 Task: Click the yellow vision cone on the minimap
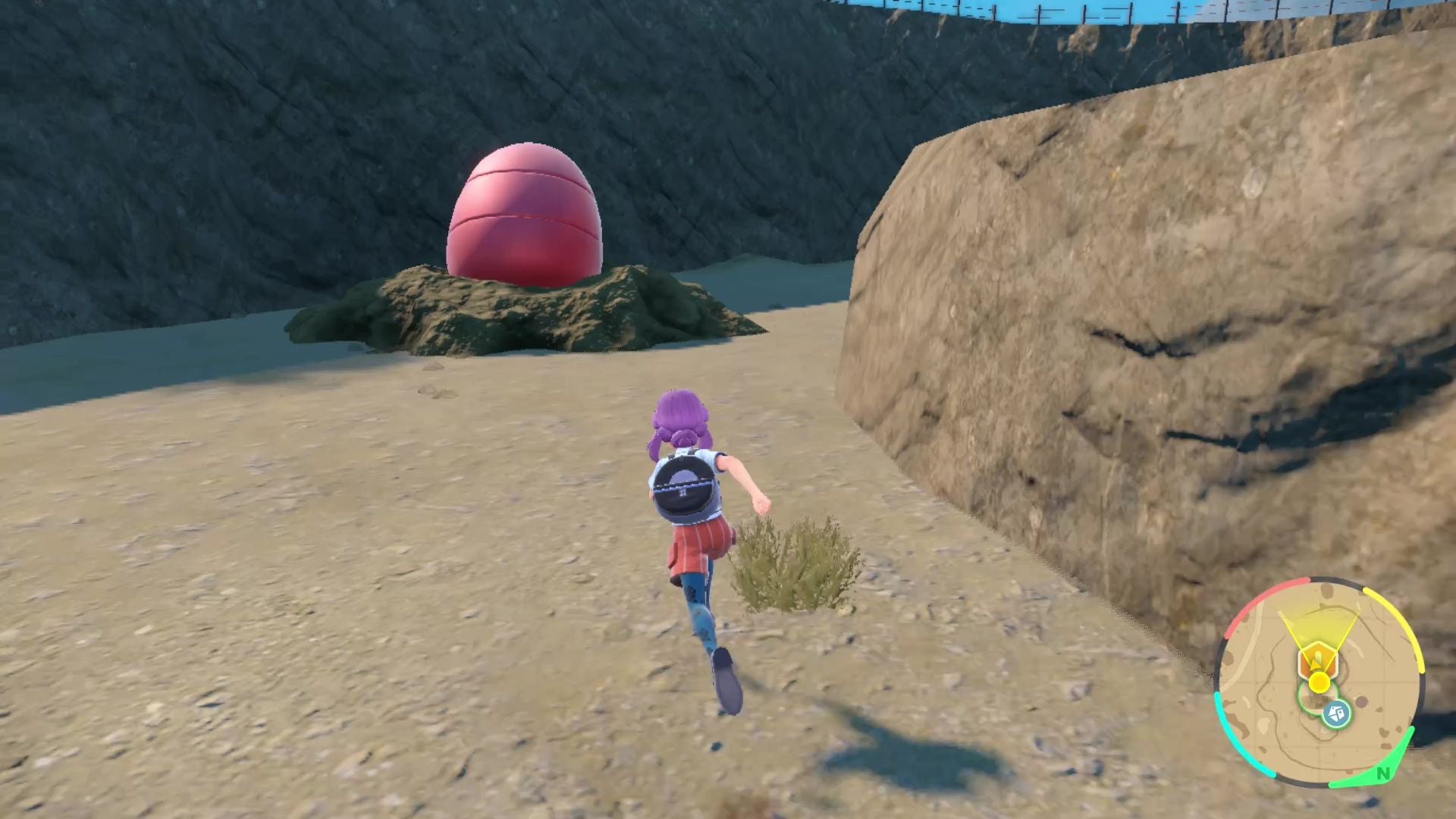click(x=1319, y=623)
